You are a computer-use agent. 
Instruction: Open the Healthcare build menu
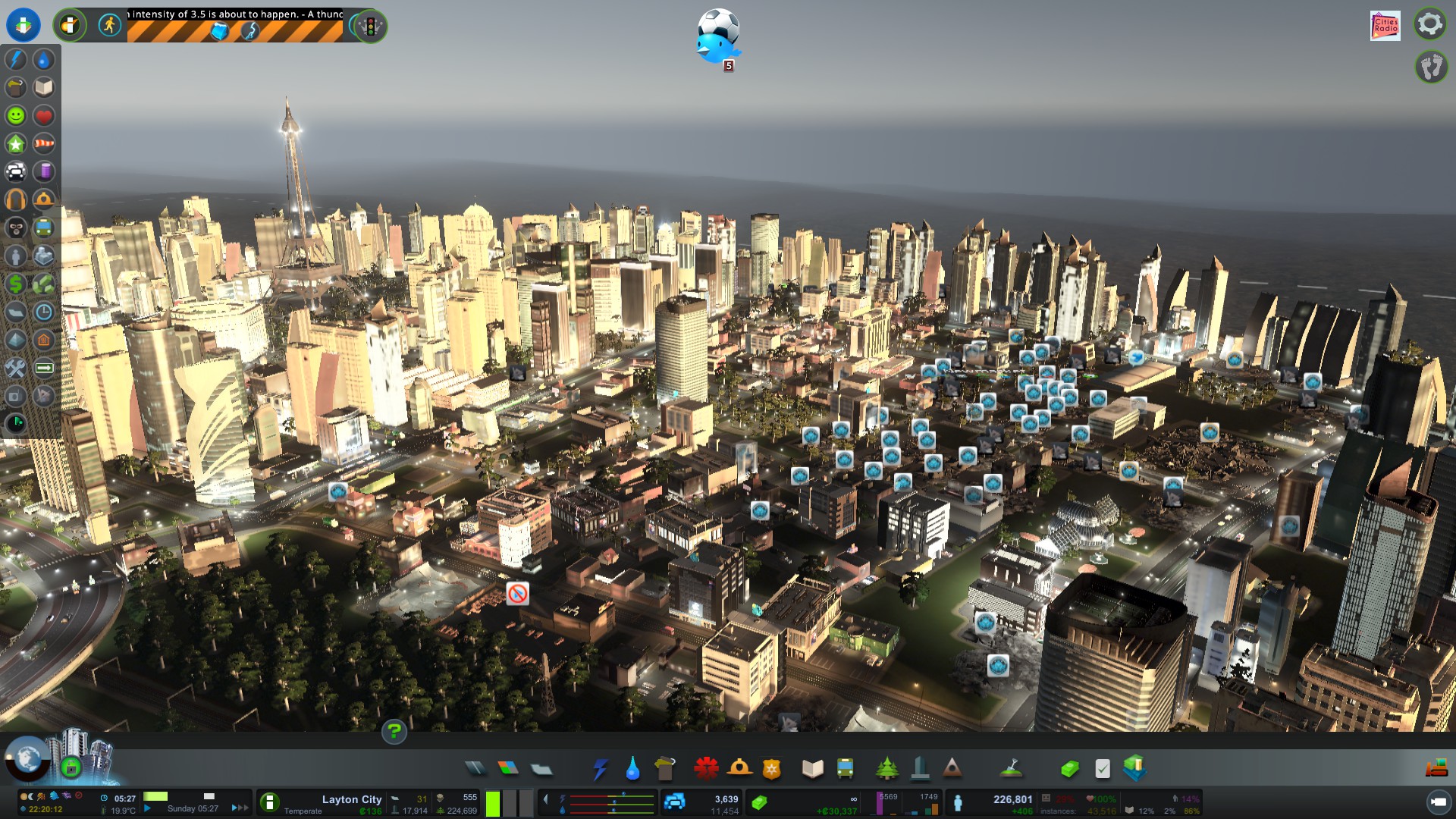[706, 769]
